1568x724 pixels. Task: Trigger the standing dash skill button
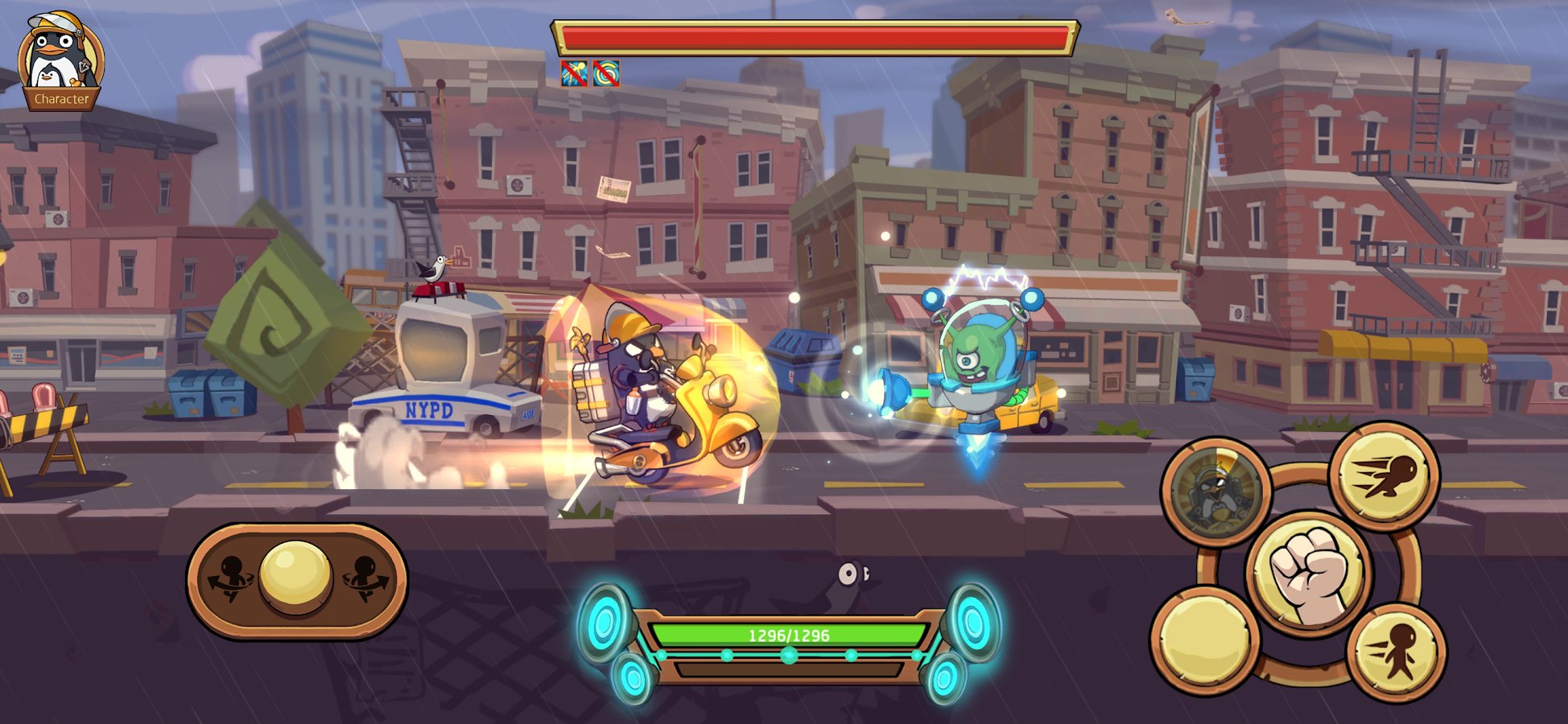tap(1398, 652)
